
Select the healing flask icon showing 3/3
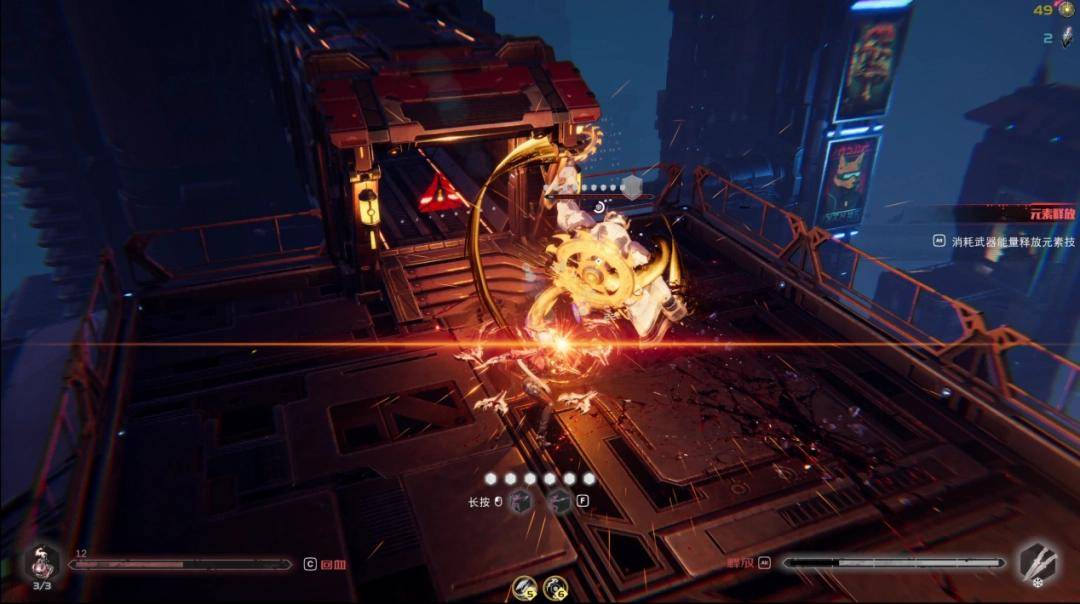(x=43, y=564)
